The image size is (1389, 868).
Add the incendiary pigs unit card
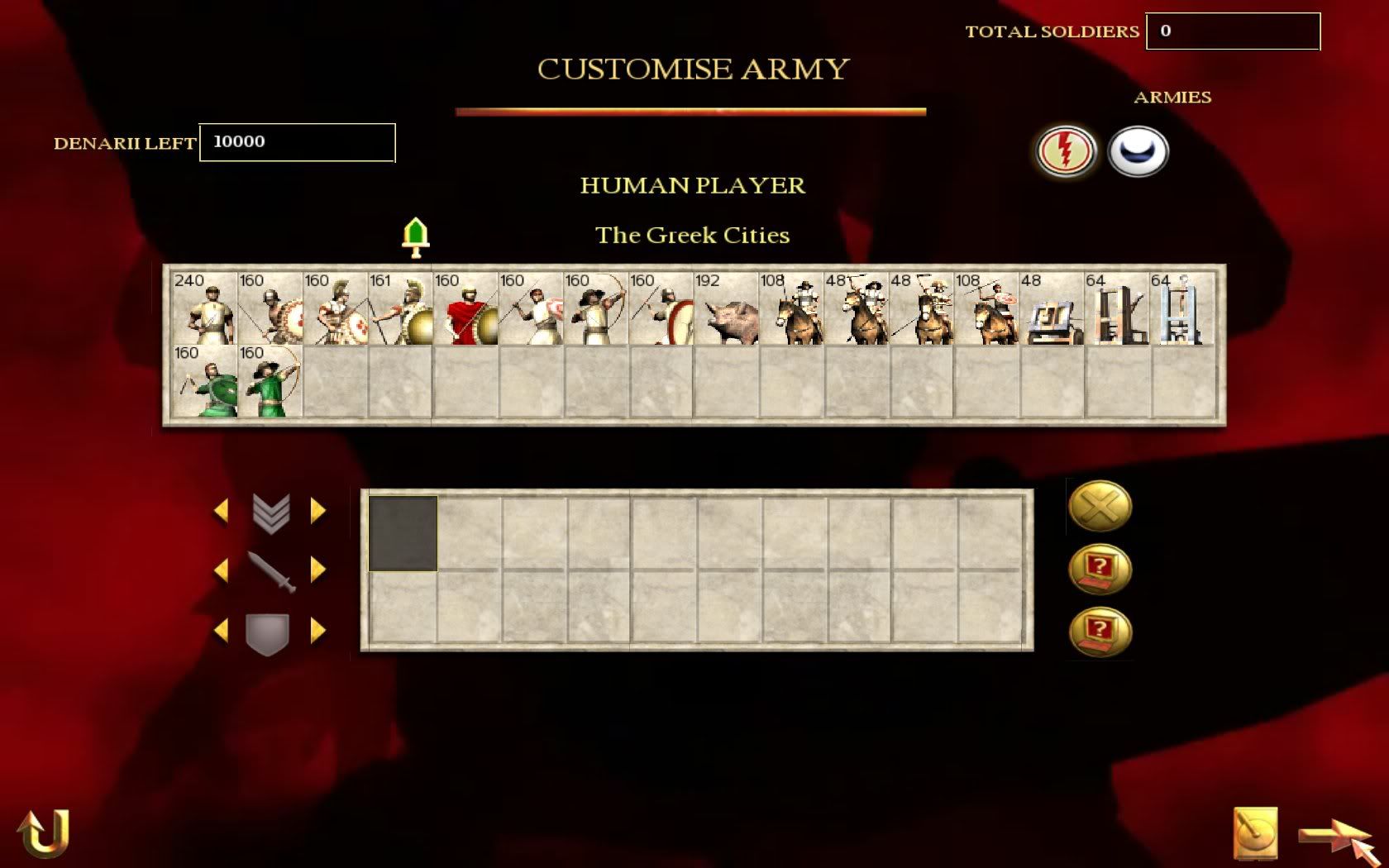click(x=727, y=308)
